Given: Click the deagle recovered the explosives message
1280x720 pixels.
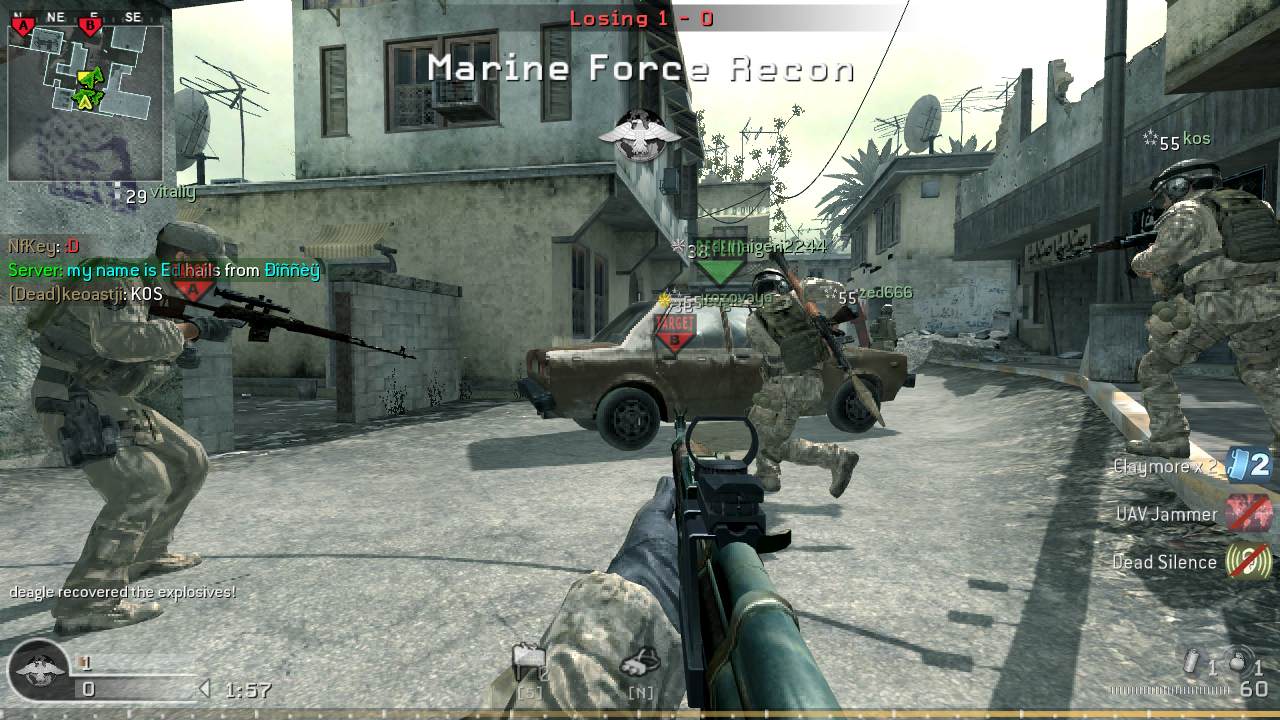Looking at the screenshot, I should 122,592.
